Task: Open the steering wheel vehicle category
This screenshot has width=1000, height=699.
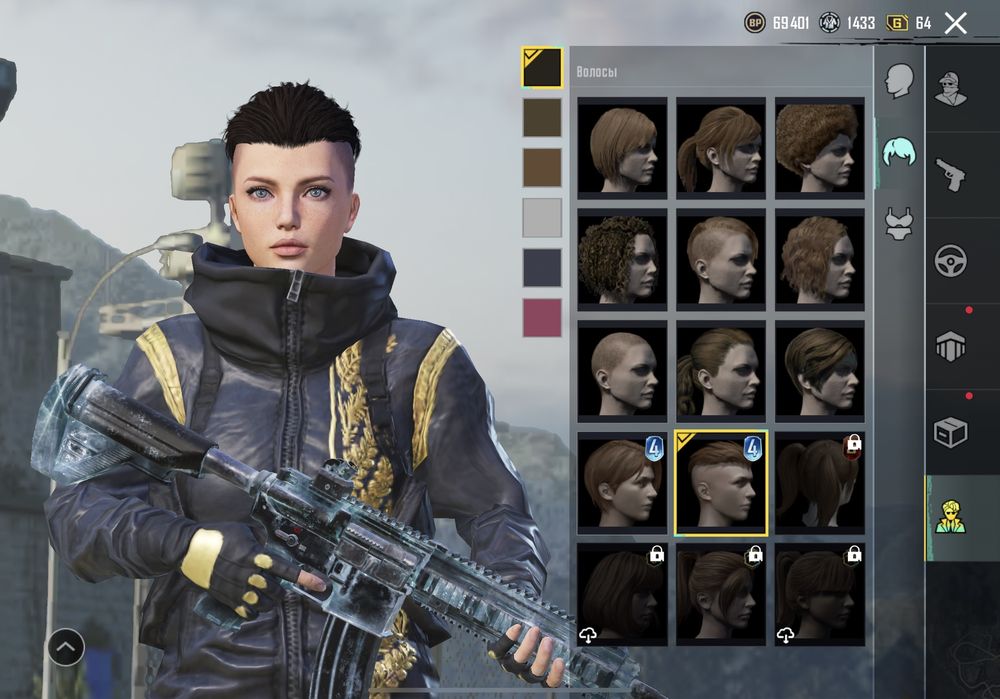Action: [950, 261]
